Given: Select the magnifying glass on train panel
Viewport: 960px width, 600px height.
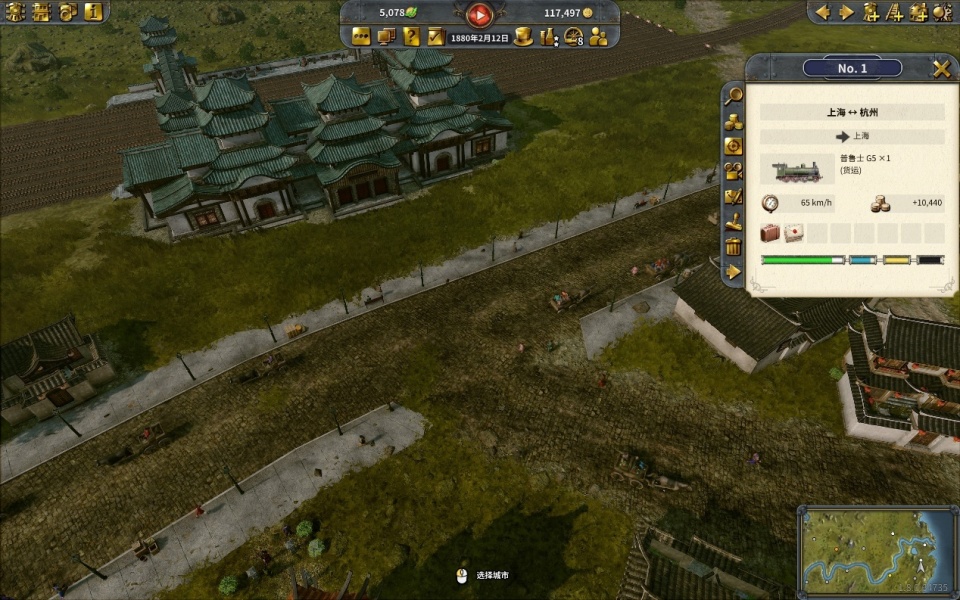Looking at the screenshot, I should tap(733, 96).
